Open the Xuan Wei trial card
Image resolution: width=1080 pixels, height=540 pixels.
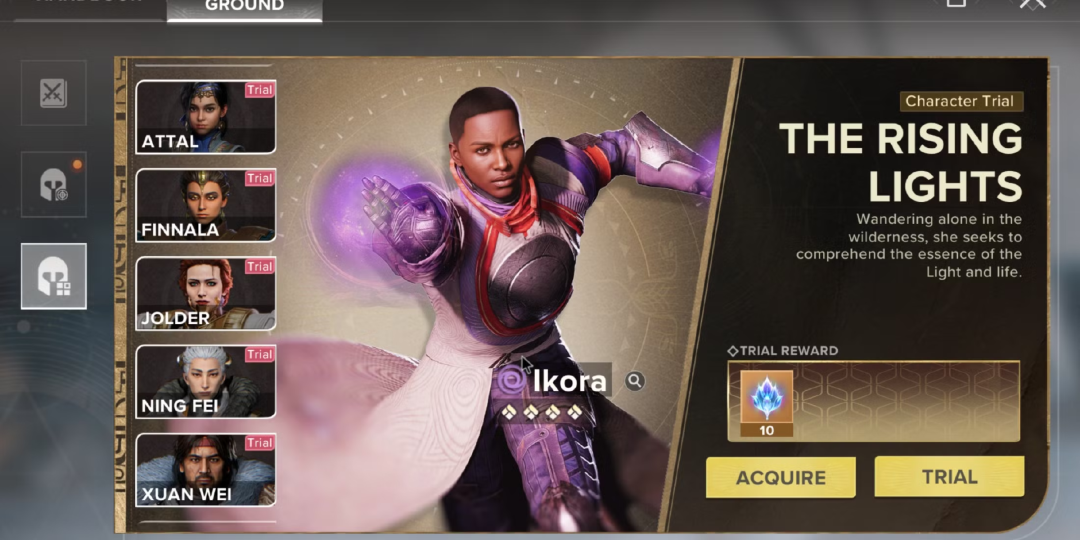pyautogui.click(x=205, y=469)
